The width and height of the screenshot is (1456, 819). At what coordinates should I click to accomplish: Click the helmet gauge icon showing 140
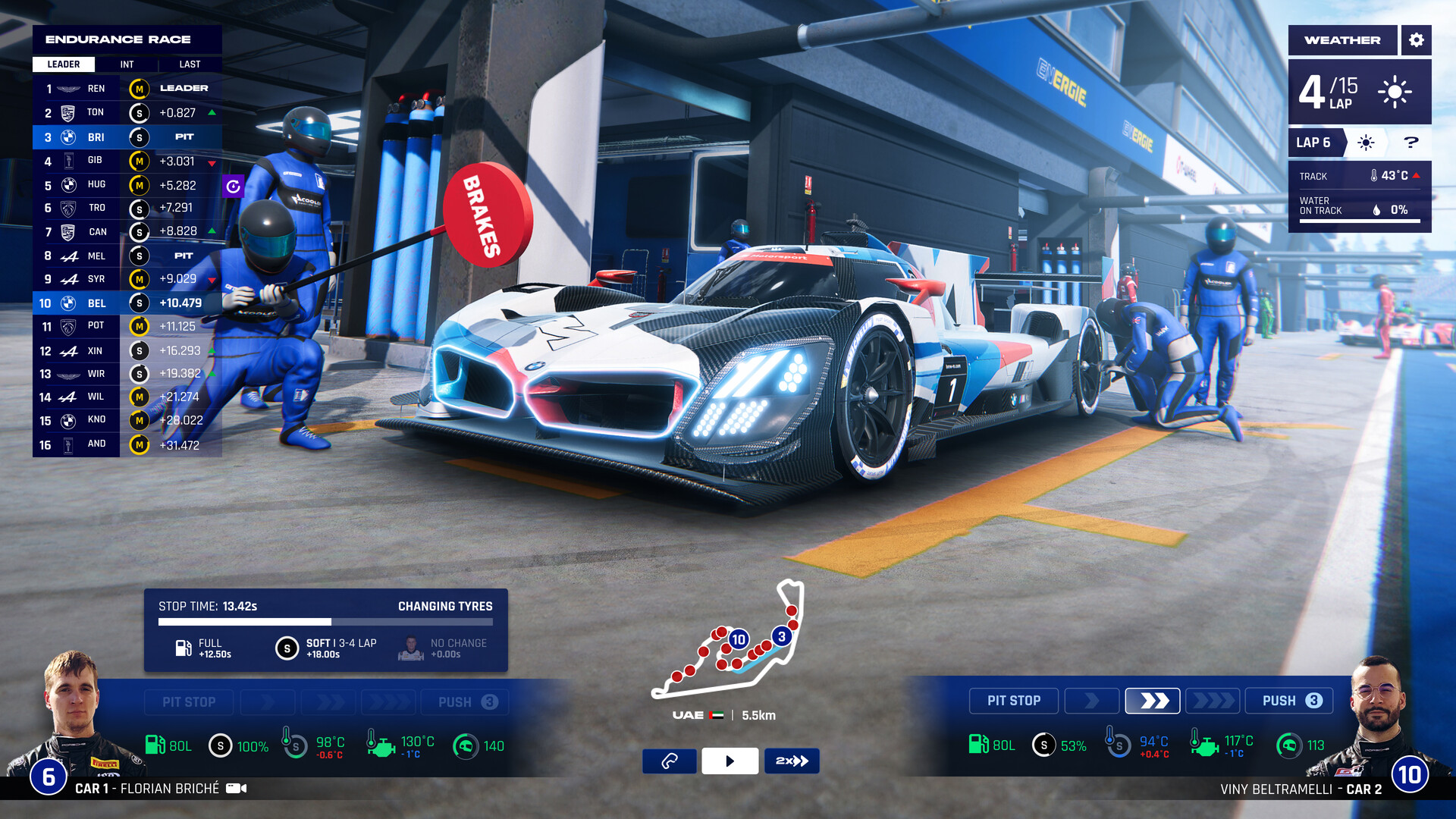(x=463, y=745)
